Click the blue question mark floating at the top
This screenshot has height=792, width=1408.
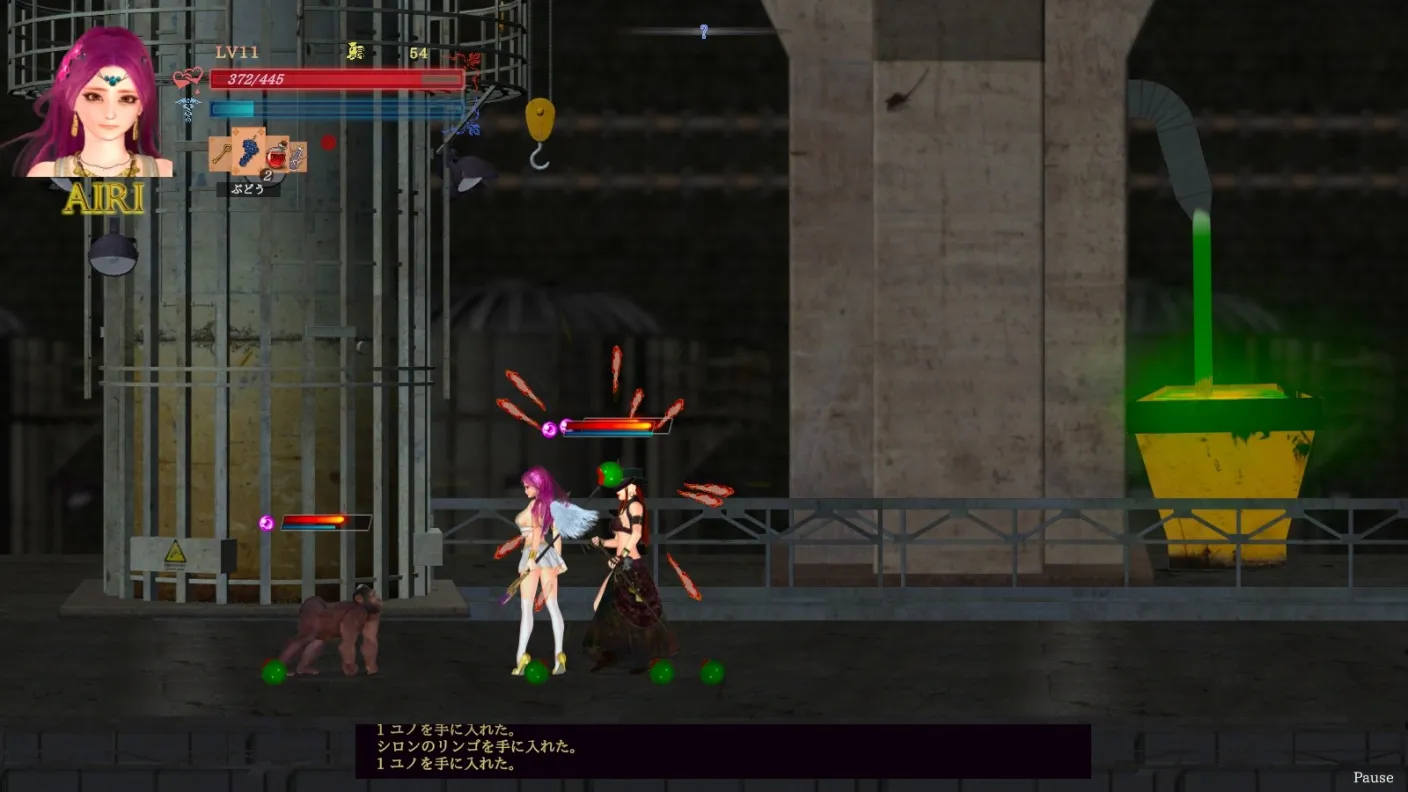tap(702, 31)
